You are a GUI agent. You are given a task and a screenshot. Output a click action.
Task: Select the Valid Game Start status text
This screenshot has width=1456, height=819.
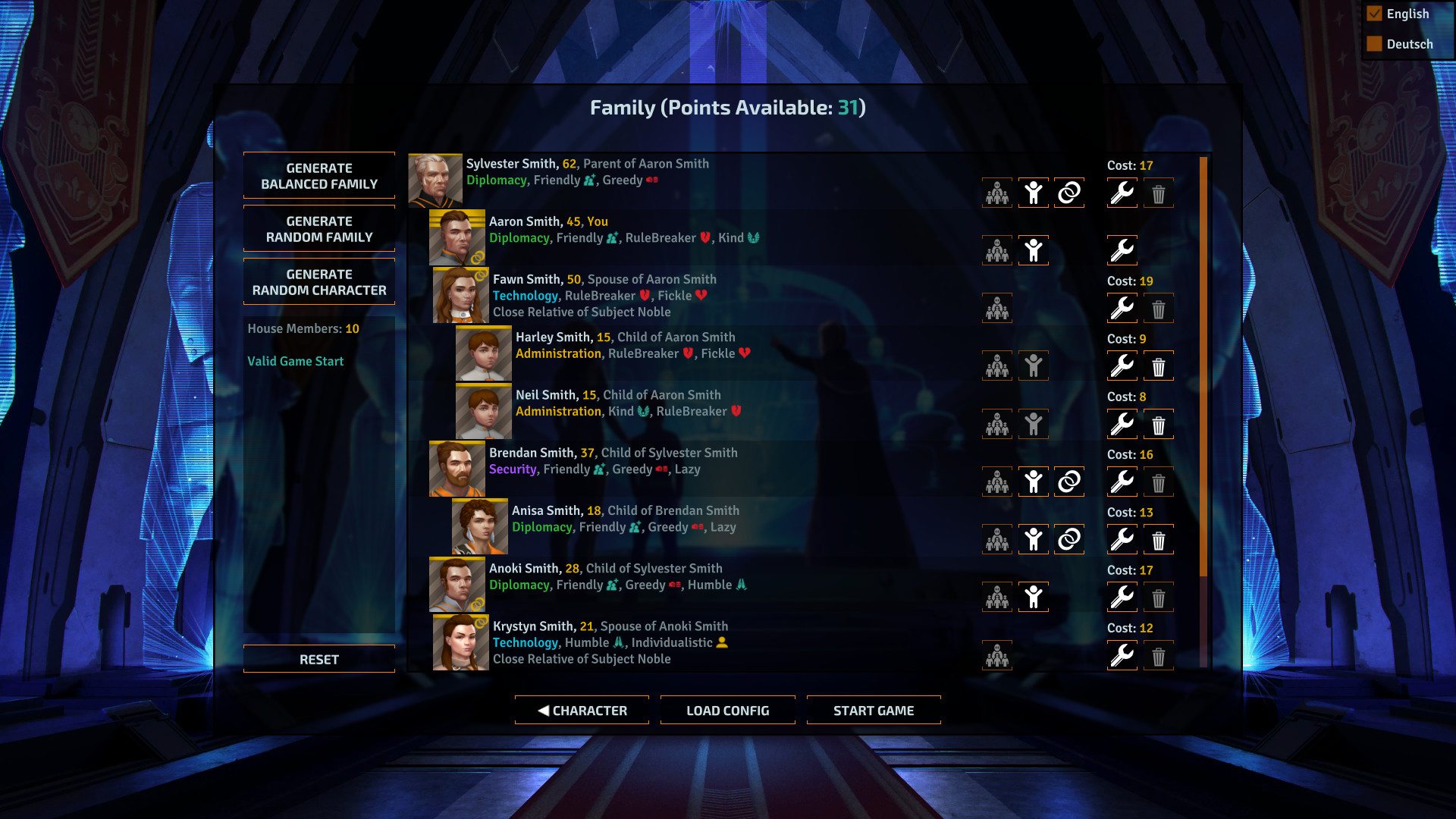(295, 361)
